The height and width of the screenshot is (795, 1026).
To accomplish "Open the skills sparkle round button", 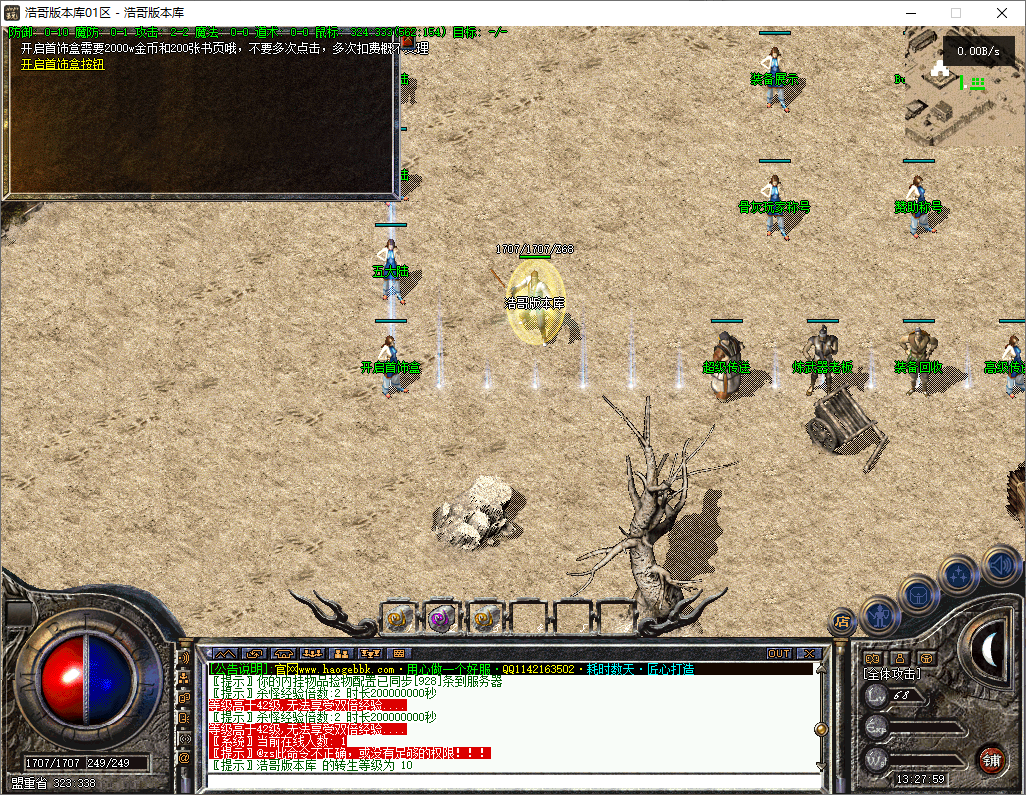I will 960,575.
